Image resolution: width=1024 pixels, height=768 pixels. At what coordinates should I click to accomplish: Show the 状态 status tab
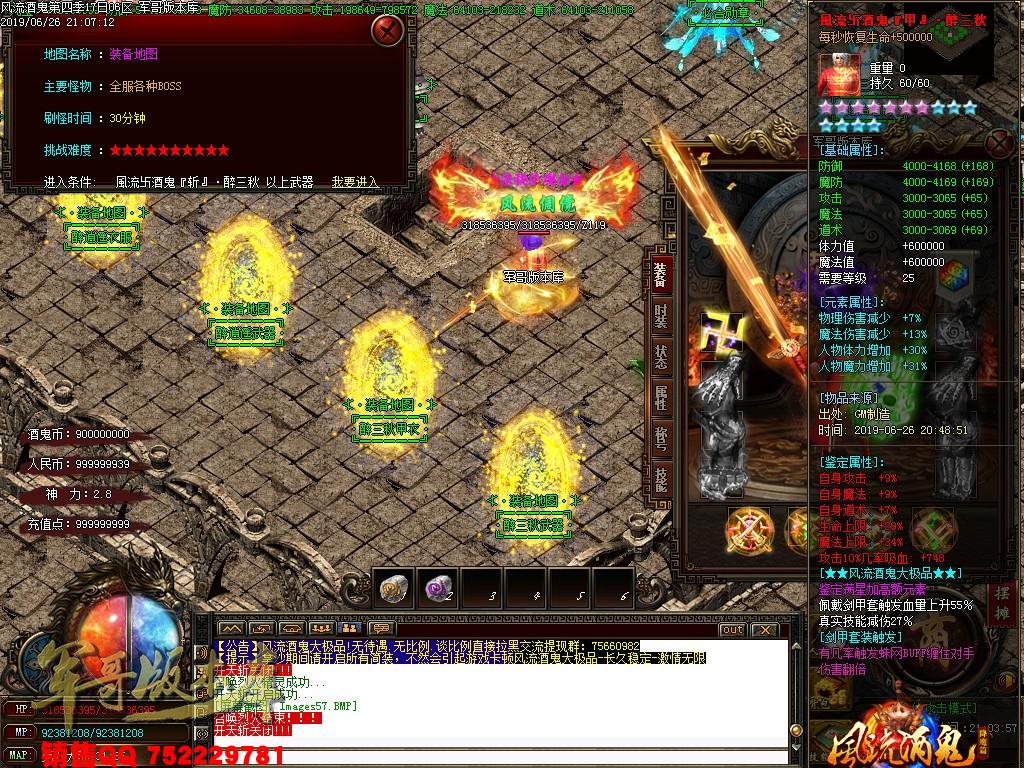click(x=661, y=356)
